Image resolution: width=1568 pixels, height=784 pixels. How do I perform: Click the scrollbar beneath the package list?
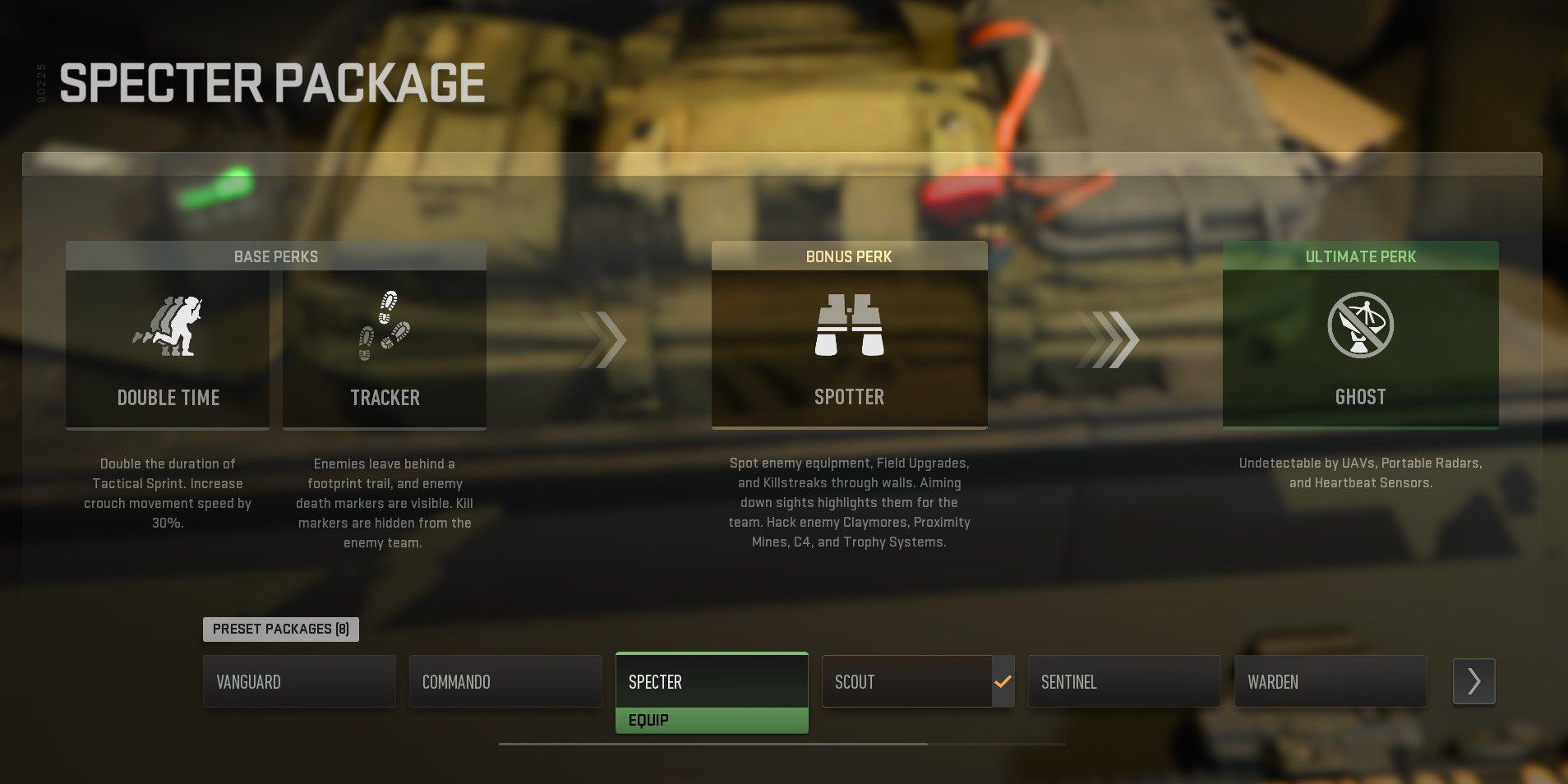tap(711, 745)
